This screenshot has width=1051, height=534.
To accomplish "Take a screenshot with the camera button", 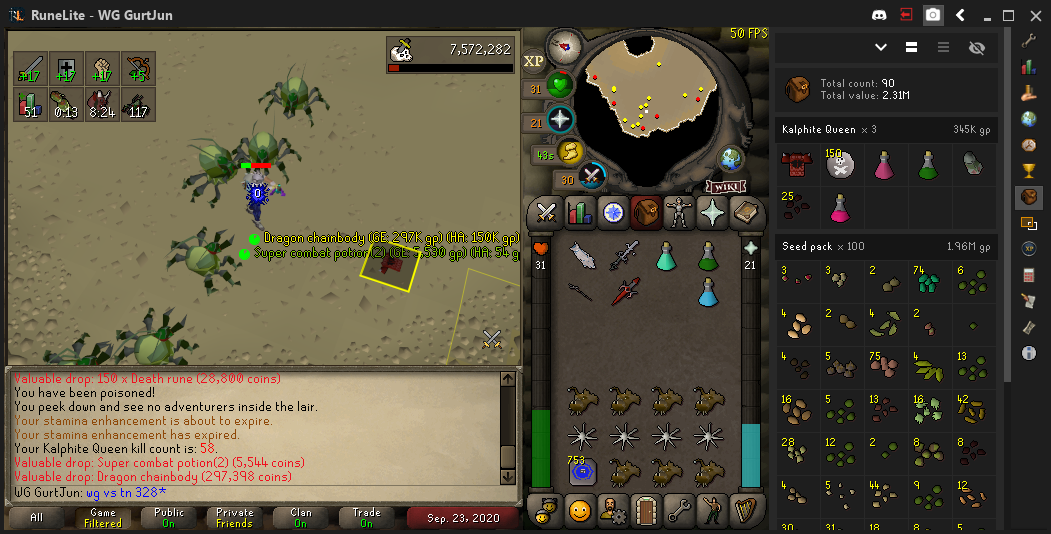I will pos(933,15).
